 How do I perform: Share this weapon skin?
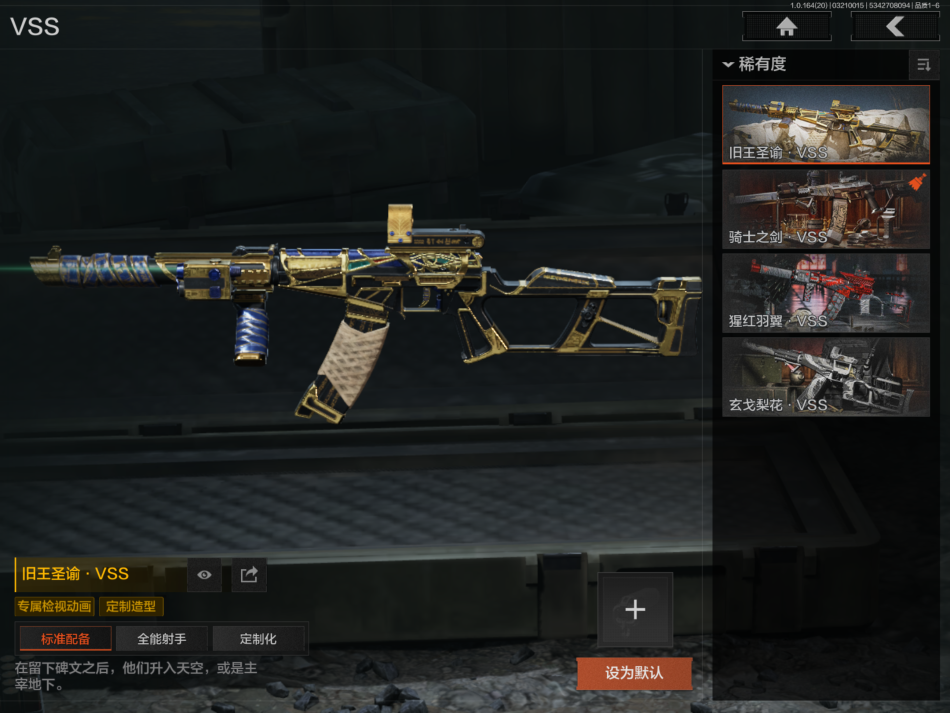[249, 574]
